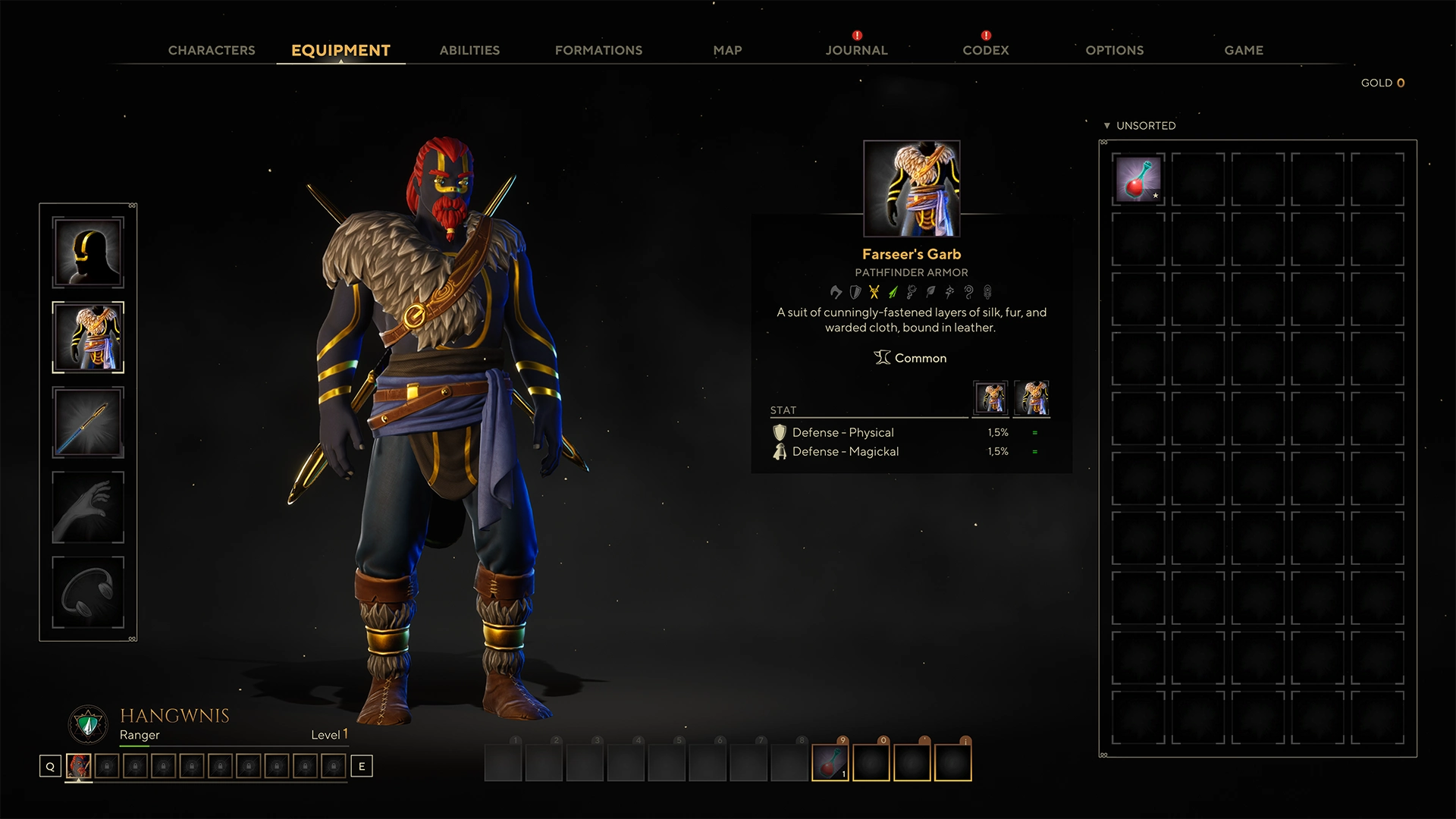Viewport: 1456px width, 819px height.
Task: Select the chest armor equipment slot
Action: coord(88,337)
